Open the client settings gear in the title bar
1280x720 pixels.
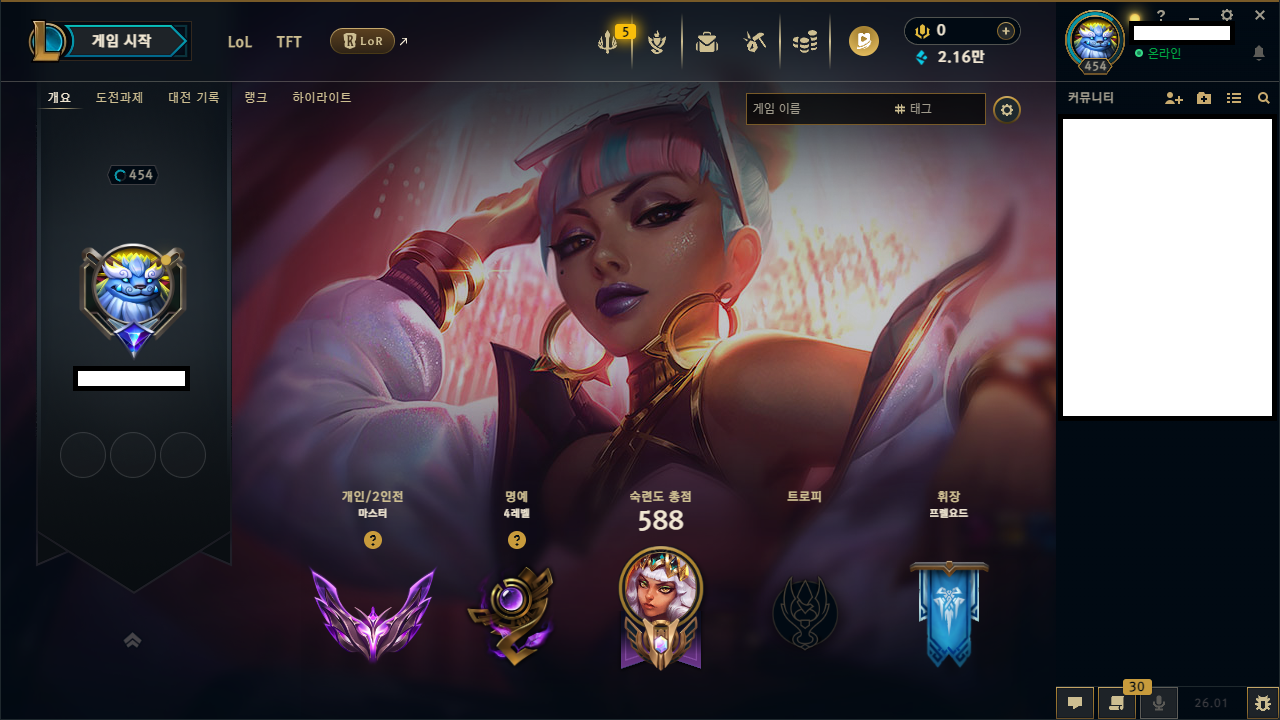(x=1227, y=15)
